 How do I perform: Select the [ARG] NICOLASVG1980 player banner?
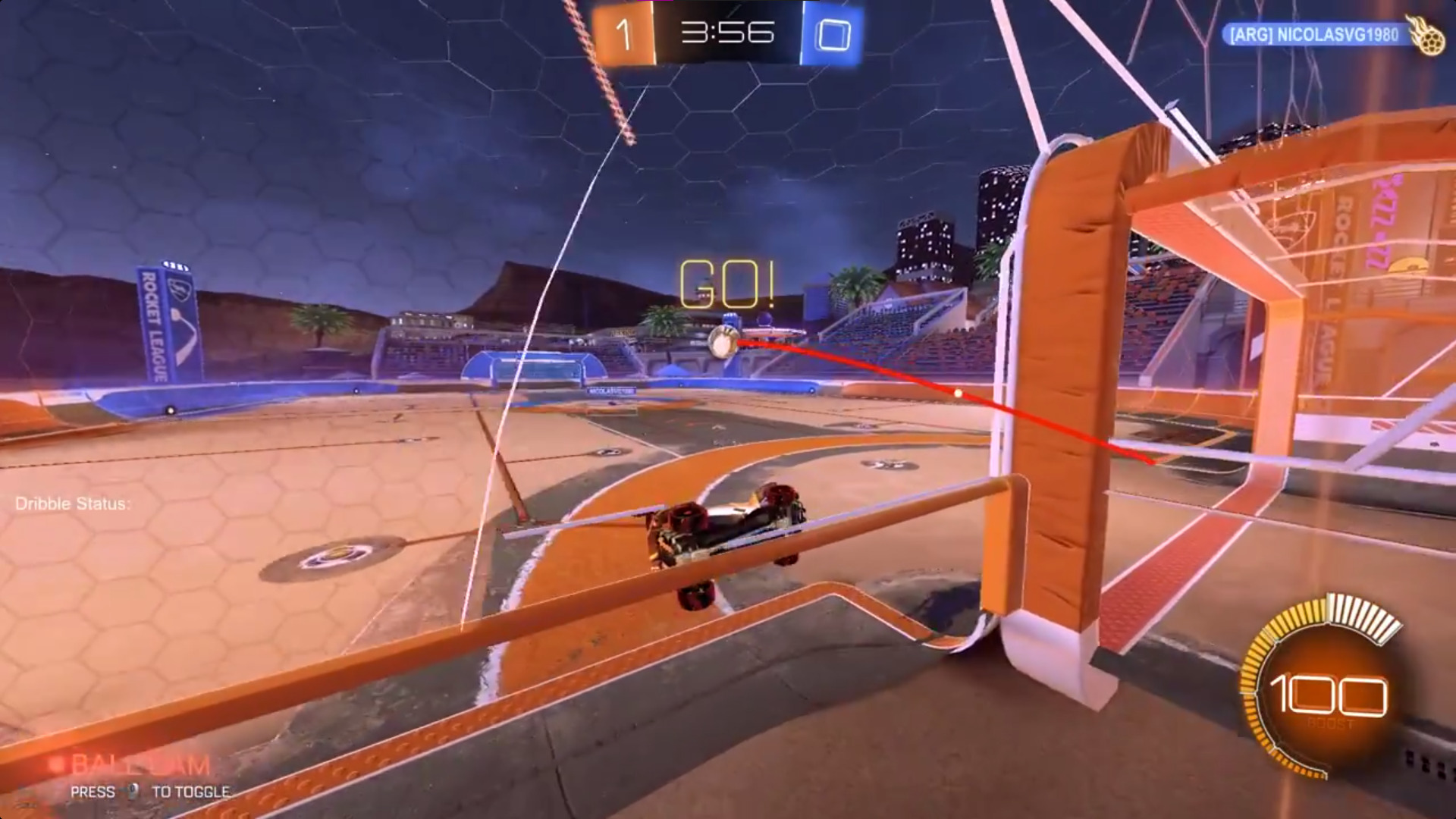(x=1315, y=35)
